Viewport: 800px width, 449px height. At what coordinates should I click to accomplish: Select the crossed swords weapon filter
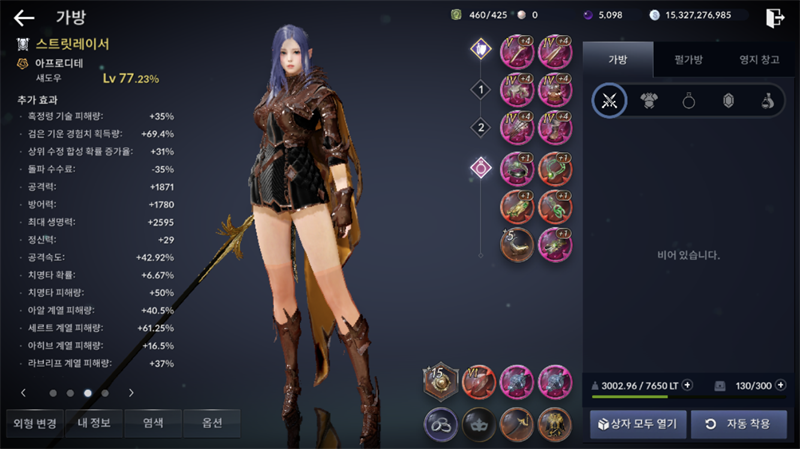[610, 100]
